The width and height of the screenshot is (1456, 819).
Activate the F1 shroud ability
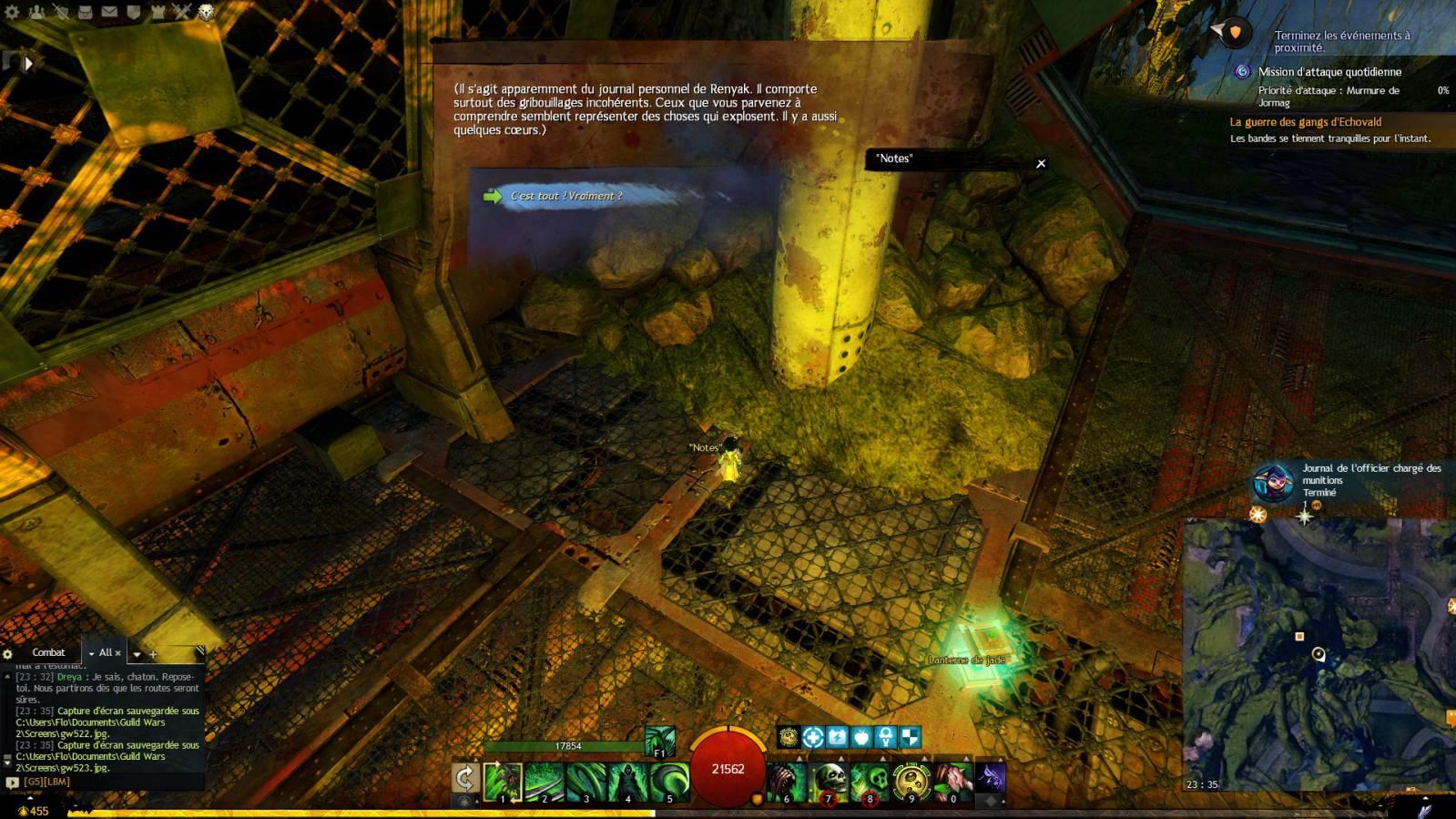[x=659, y=742]
